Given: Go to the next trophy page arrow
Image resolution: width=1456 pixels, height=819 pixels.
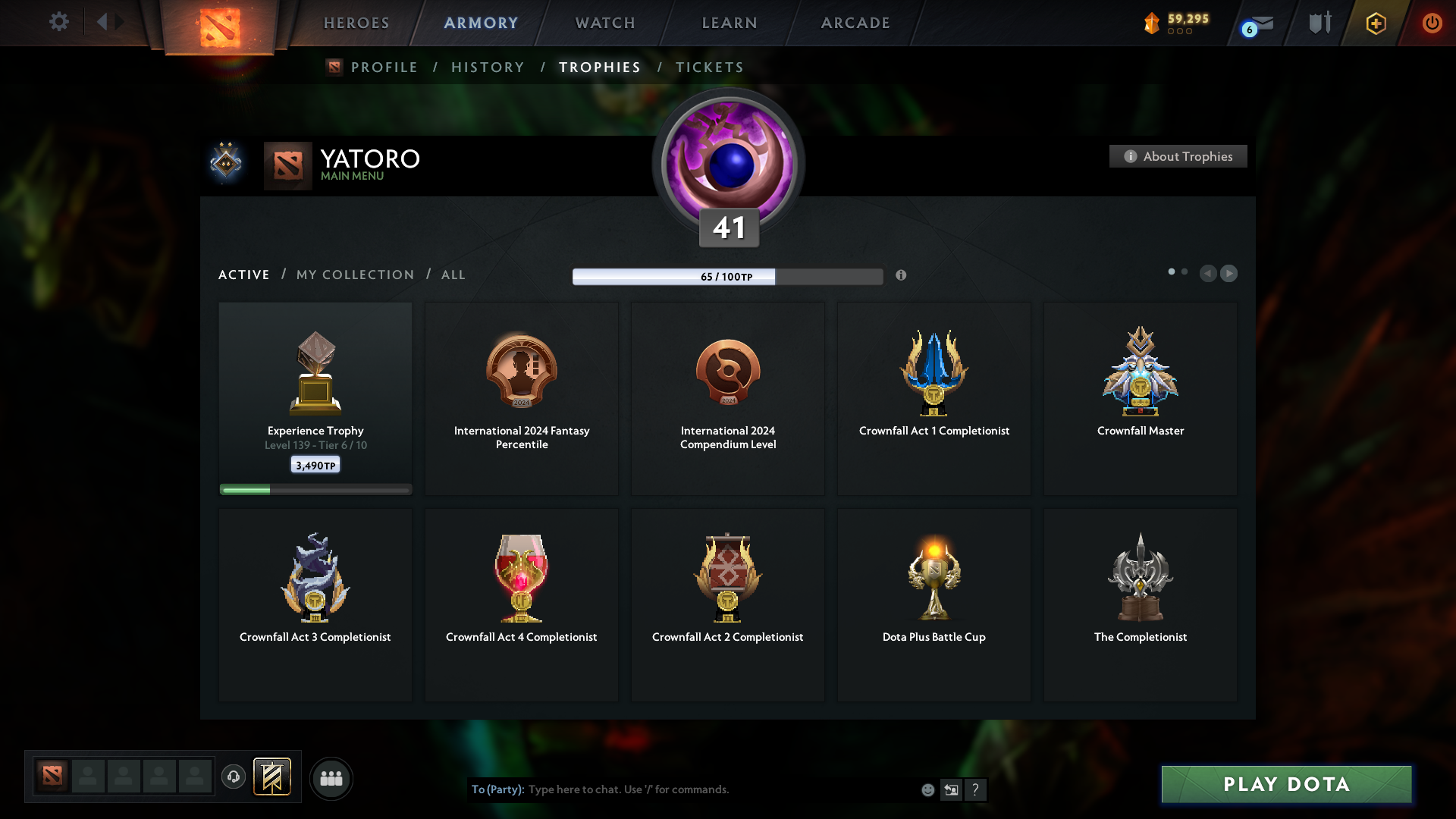Looking at the screenshot, I should pos(1229,274).
